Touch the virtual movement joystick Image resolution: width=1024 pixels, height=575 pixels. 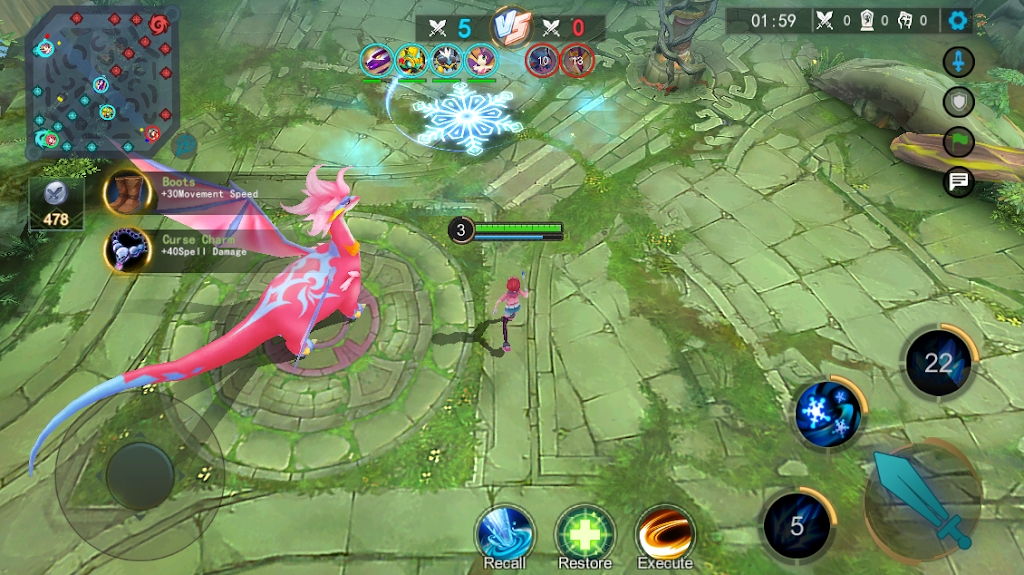point(140,476)
